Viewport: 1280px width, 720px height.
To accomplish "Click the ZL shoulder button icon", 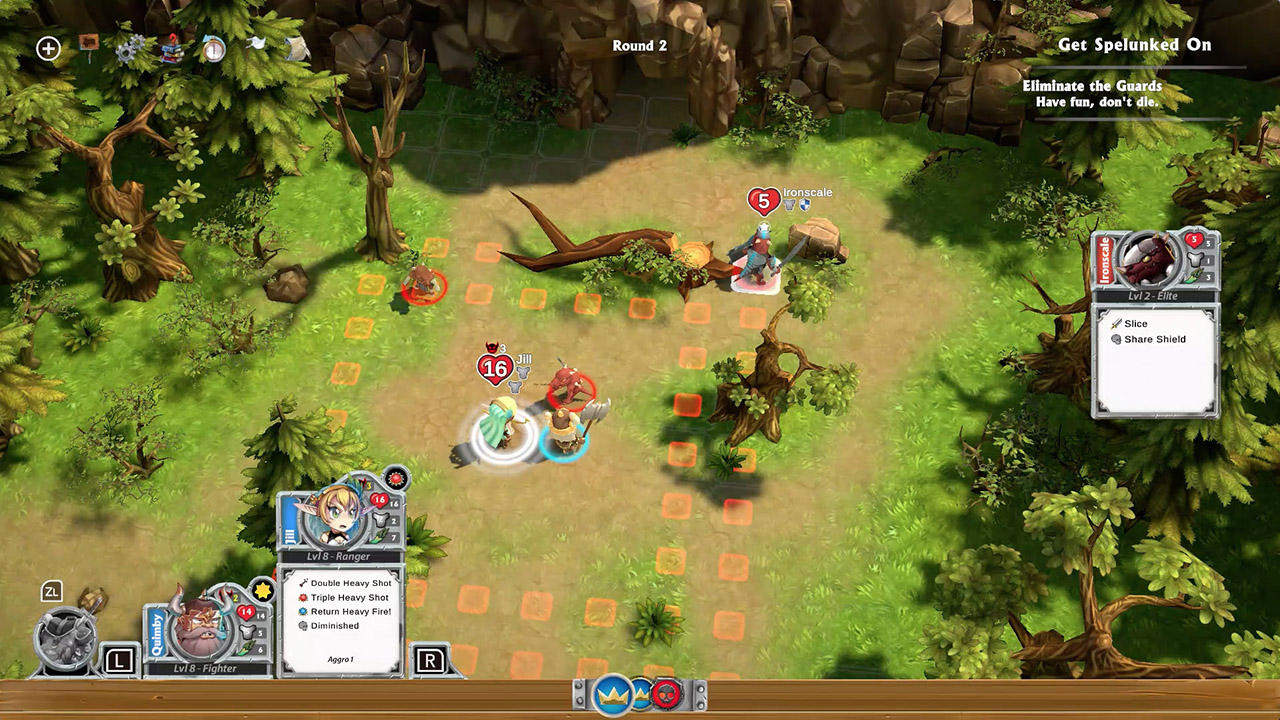I will (x=50, y=591).
